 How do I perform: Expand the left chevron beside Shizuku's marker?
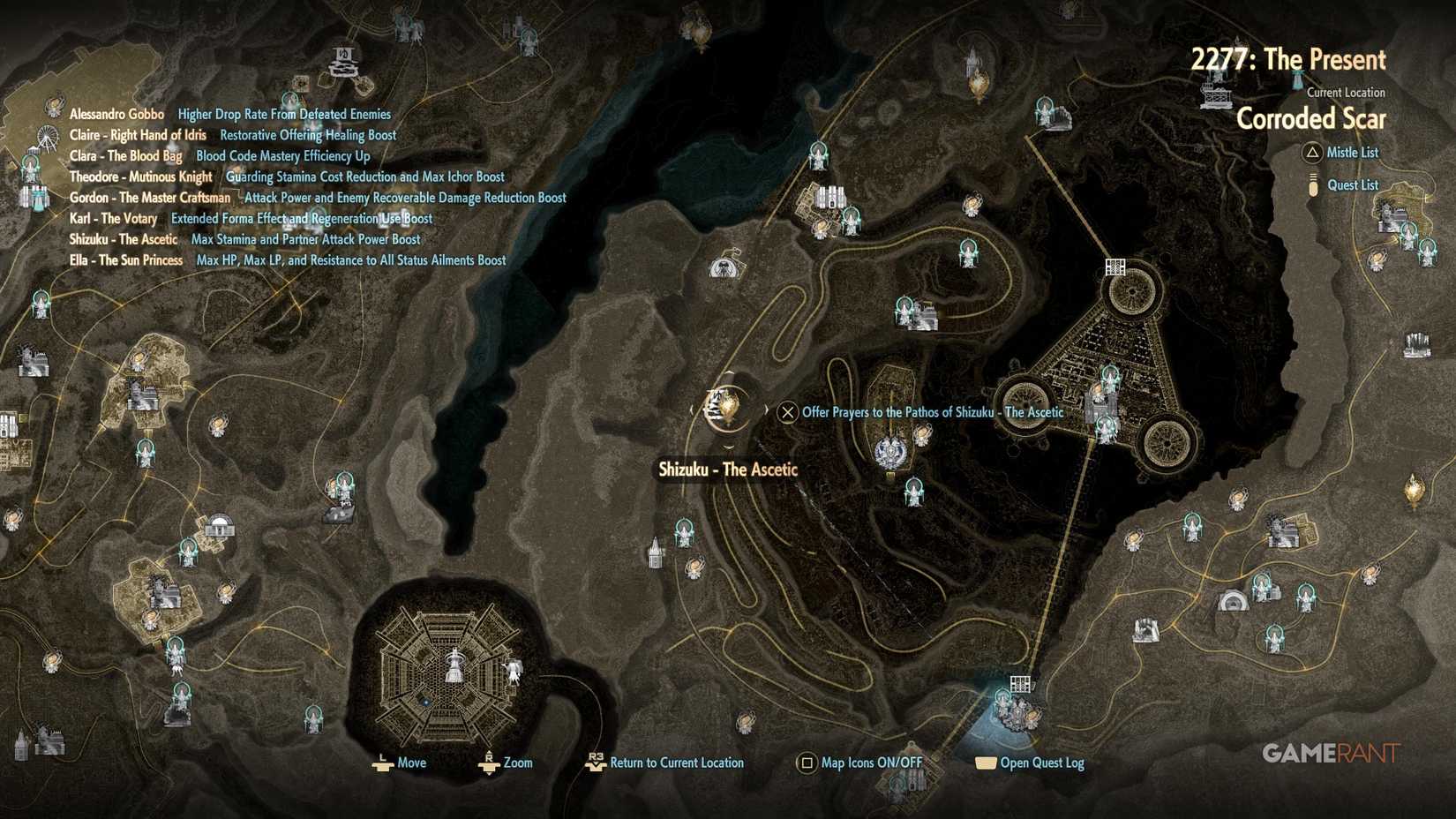click(x=692, y=410)
